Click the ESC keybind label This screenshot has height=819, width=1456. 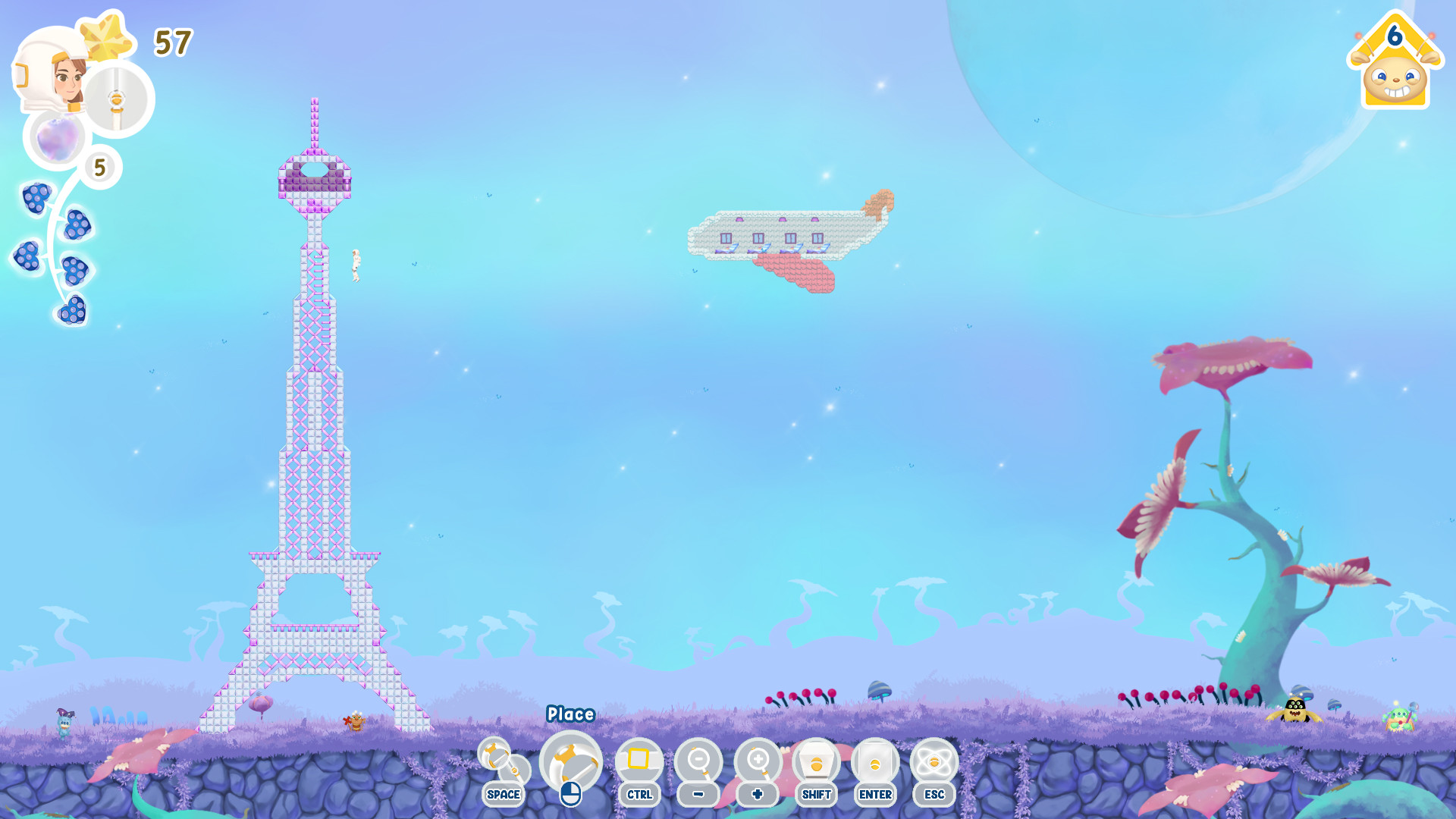(x=934, y=795)
